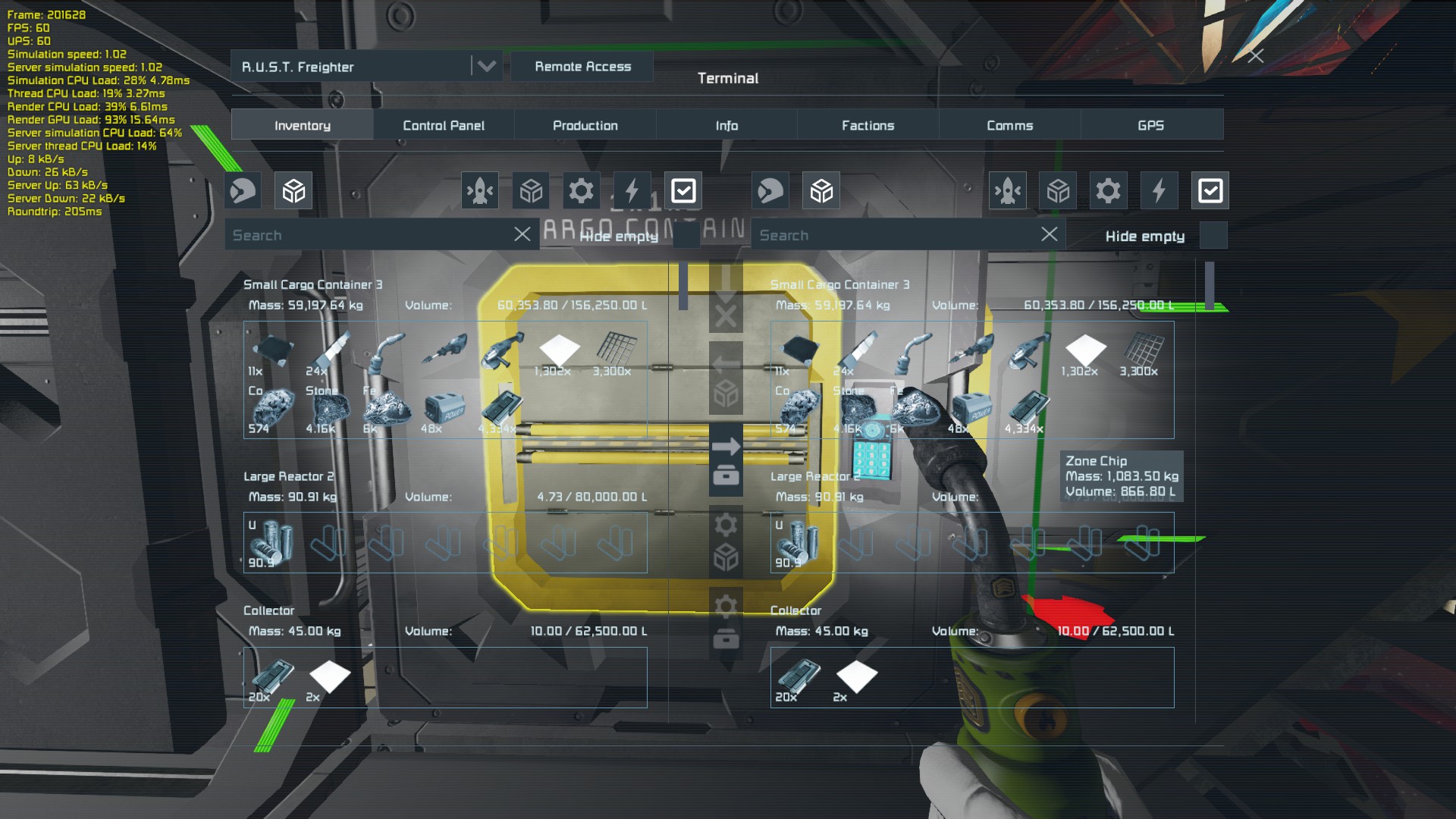1456x819 pixels.
Task: Open the GPS tab
Action: click(x=1150, y=125)
